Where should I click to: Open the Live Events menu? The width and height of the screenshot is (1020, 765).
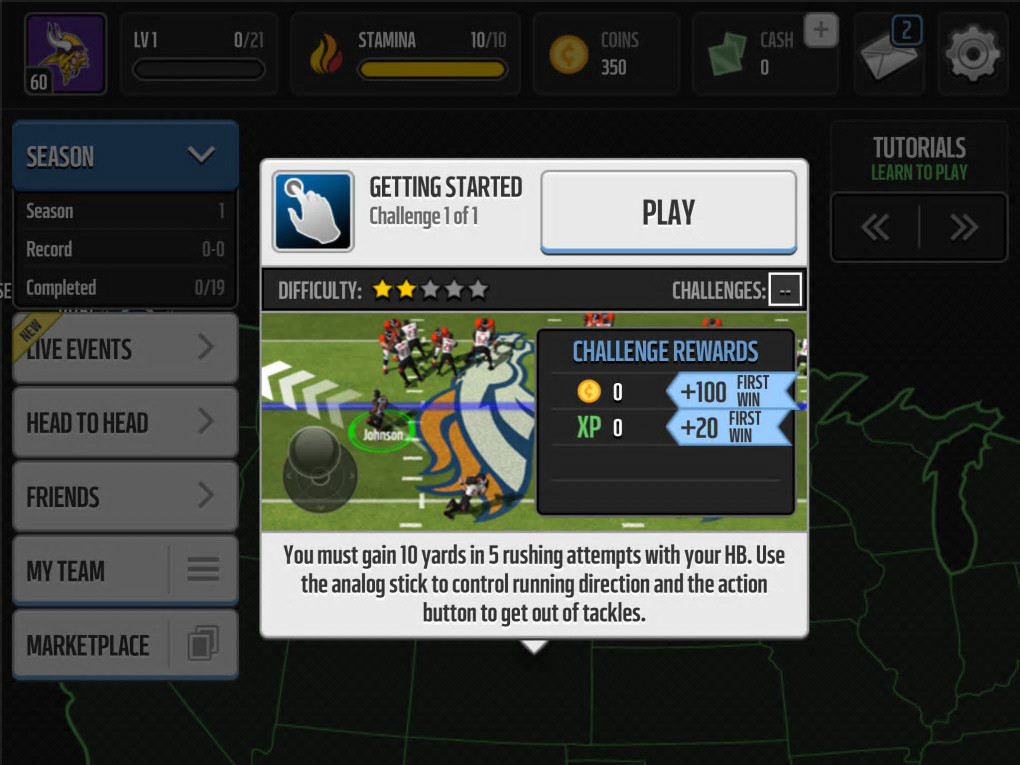[x=125, y=348]
